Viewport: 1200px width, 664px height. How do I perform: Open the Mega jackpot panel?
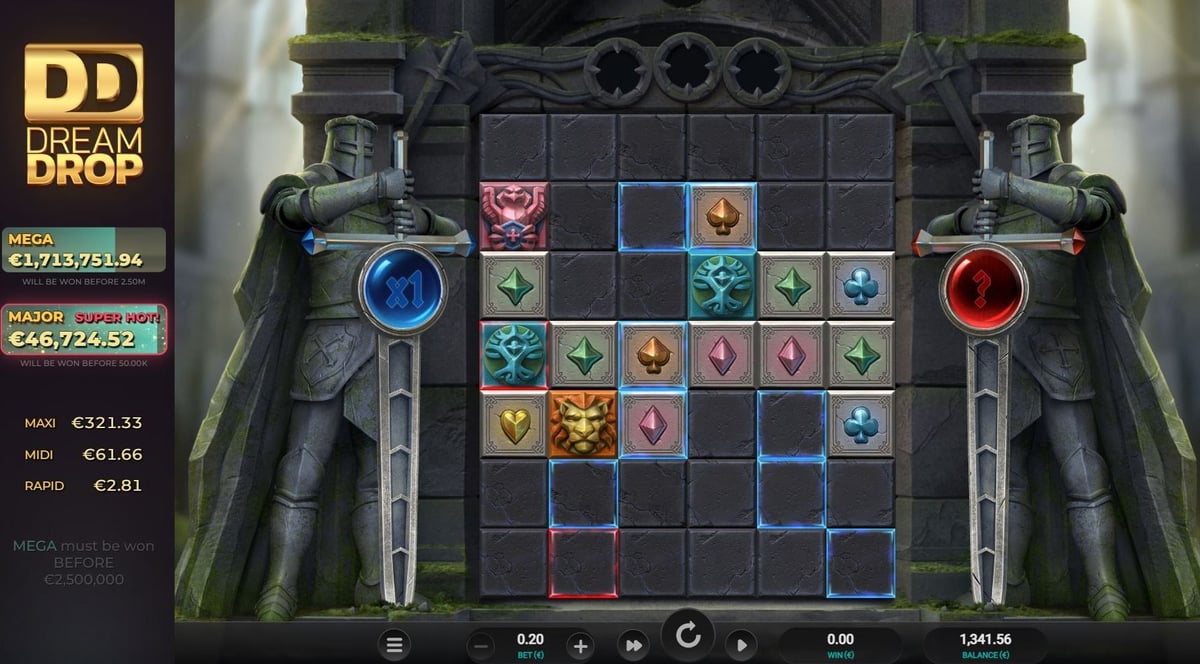(84, 251)
